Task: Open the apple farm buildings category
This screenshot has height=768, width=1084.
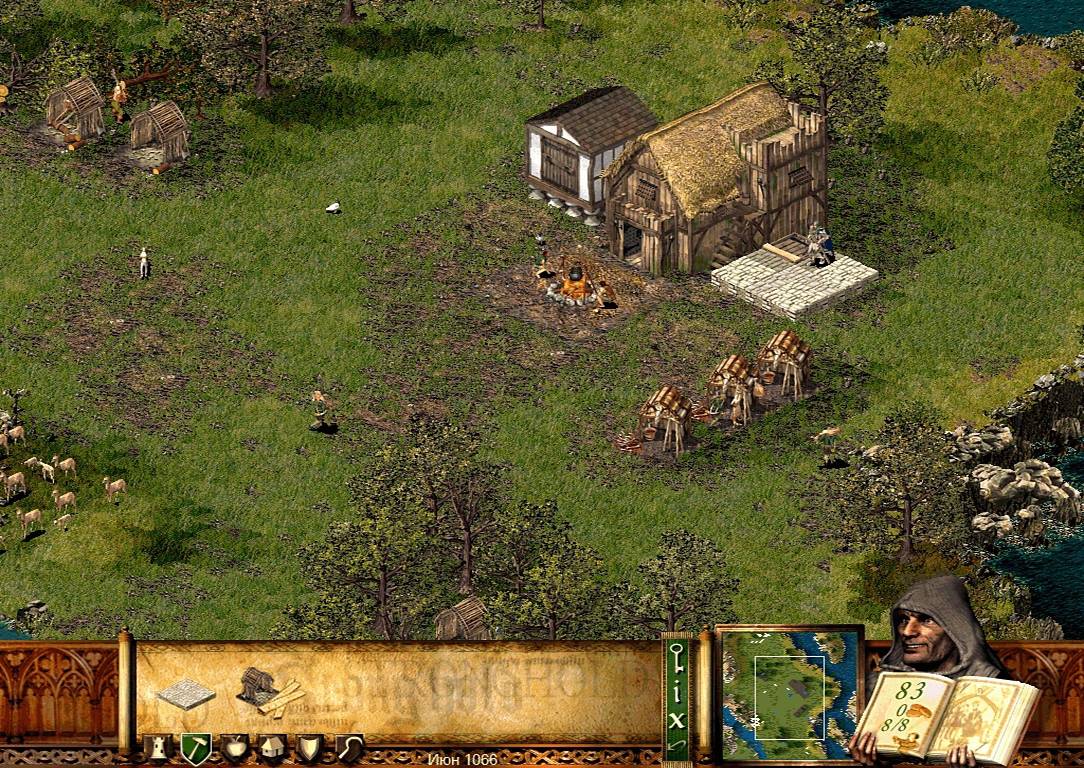Action: (x=233, y=748)
